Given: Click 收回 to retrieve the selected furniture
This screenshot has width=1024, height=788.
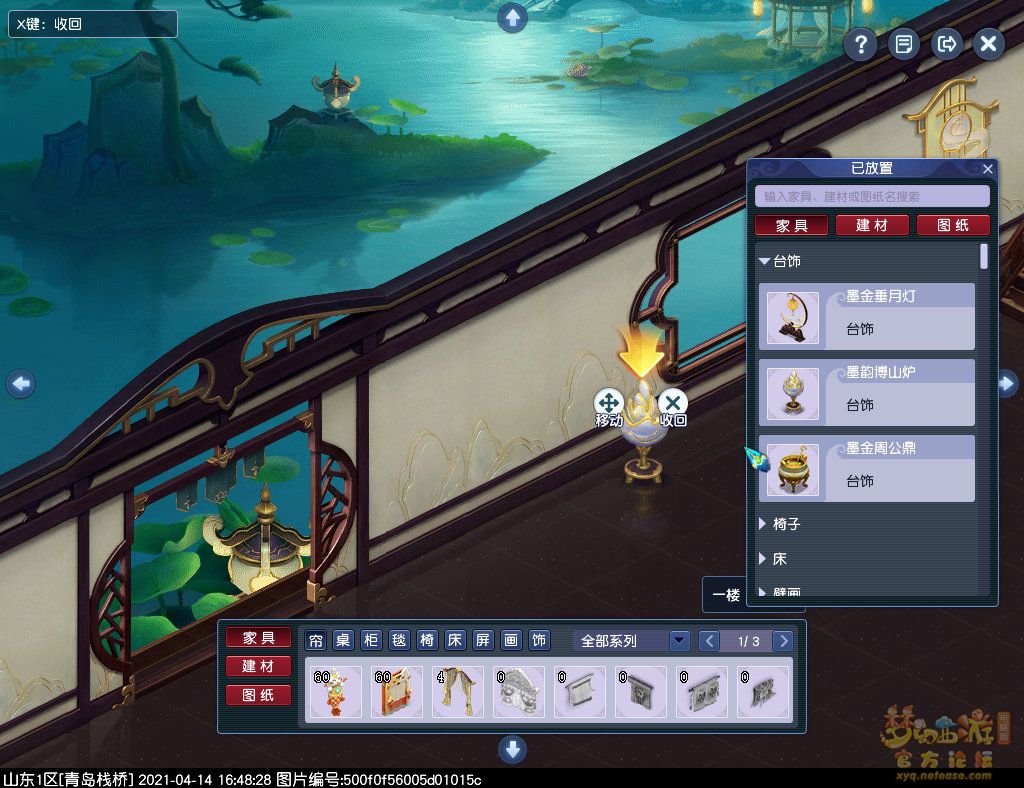Looking at the screenshot, I should tap(673, 404).
